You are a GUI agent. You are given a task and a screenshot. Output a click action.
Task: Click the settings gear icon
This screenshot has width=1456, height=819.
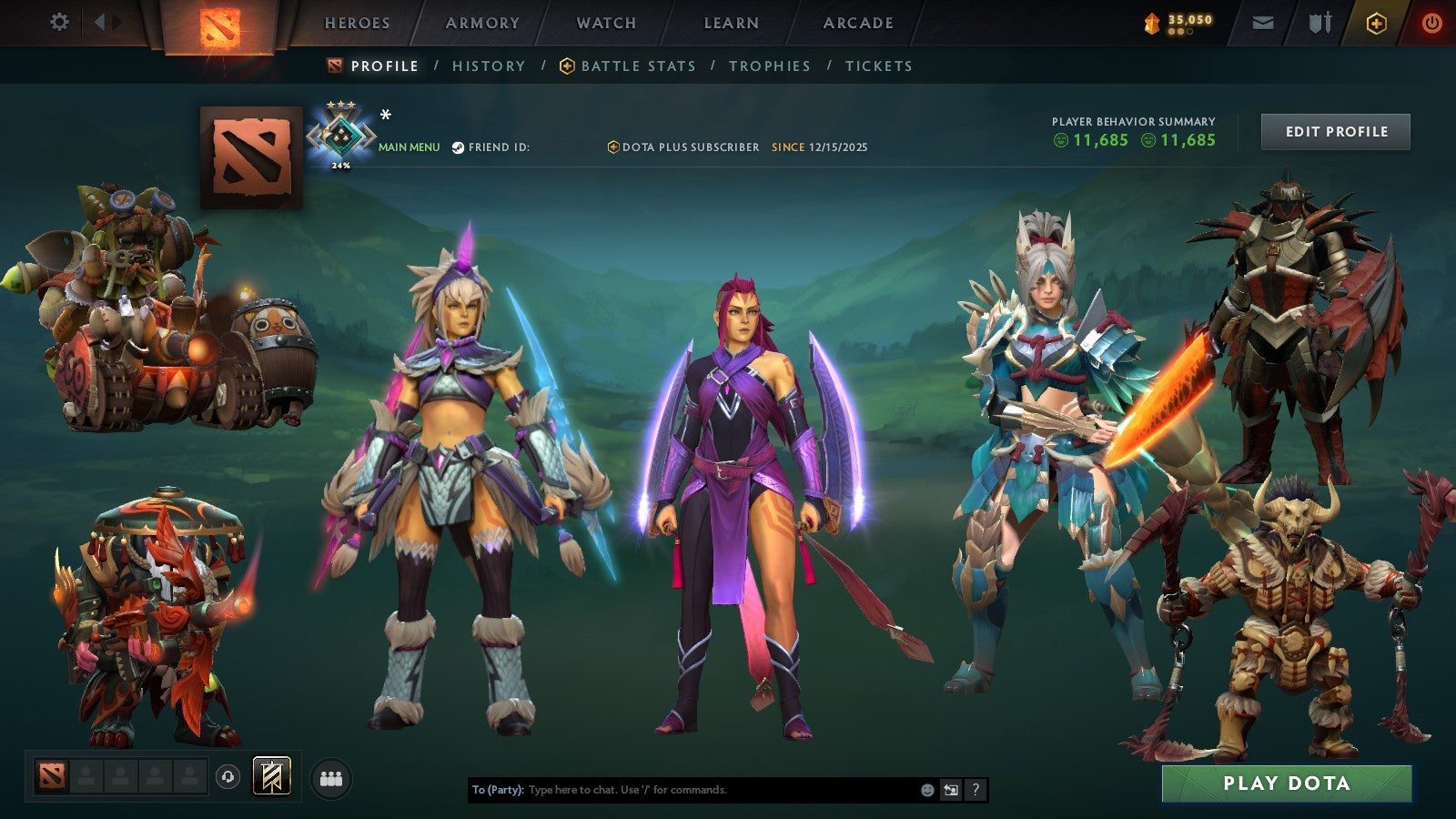(x=59, y=21)
